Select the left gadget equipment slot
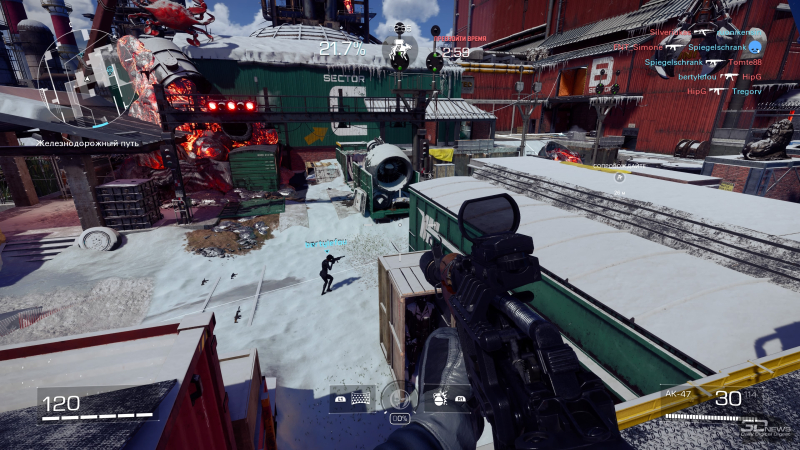Image resolution: width=800 pixels, height=450 pixels. (x=352, y=399)
